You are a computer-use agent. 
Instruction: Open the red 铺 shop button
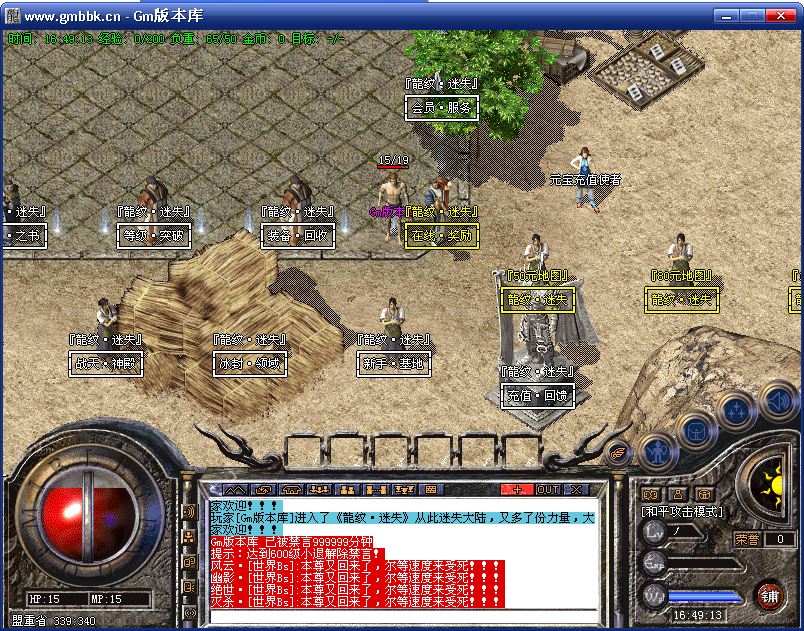769,597
